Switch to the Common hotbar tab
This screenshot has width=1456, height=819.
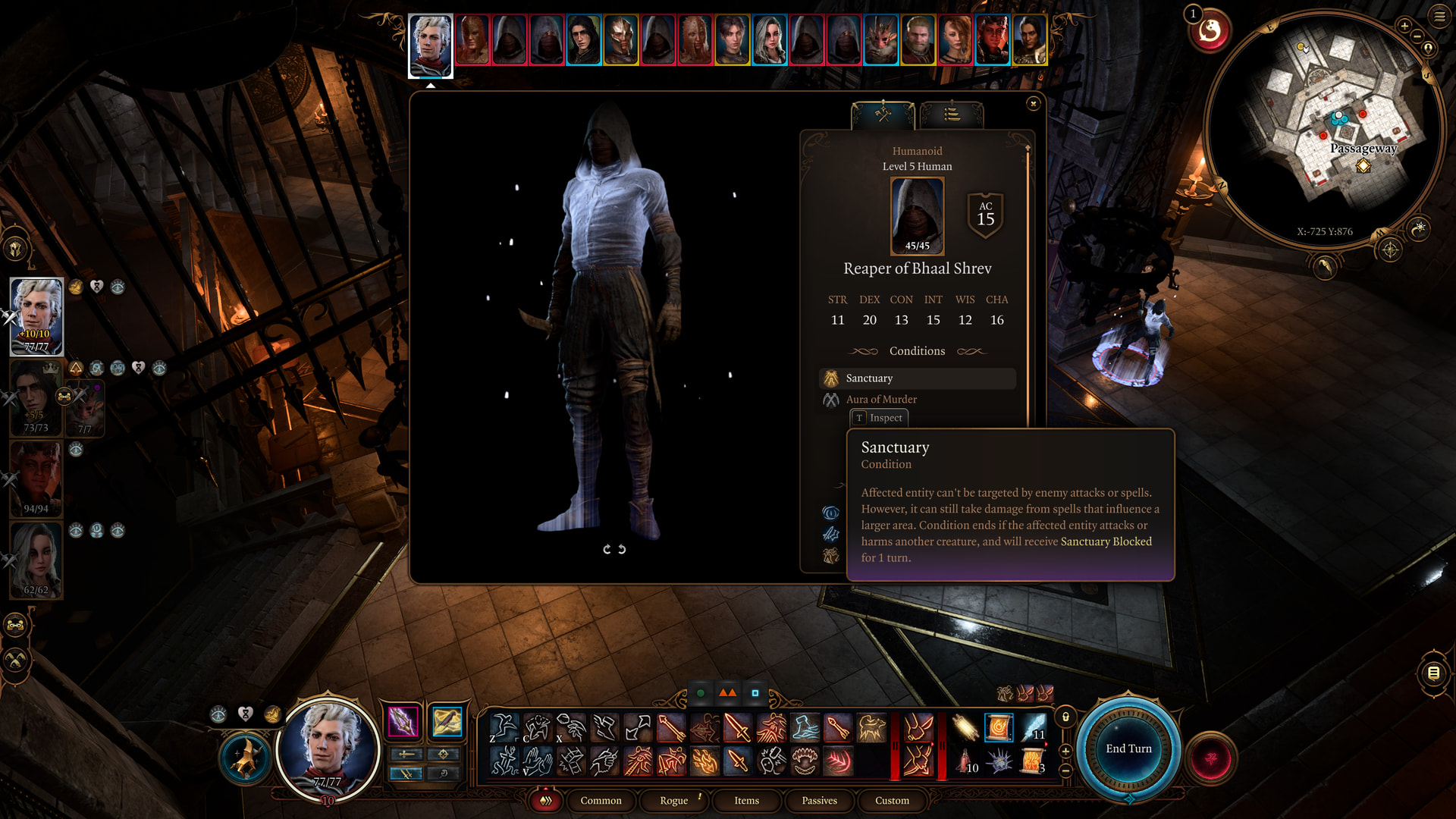601,800
